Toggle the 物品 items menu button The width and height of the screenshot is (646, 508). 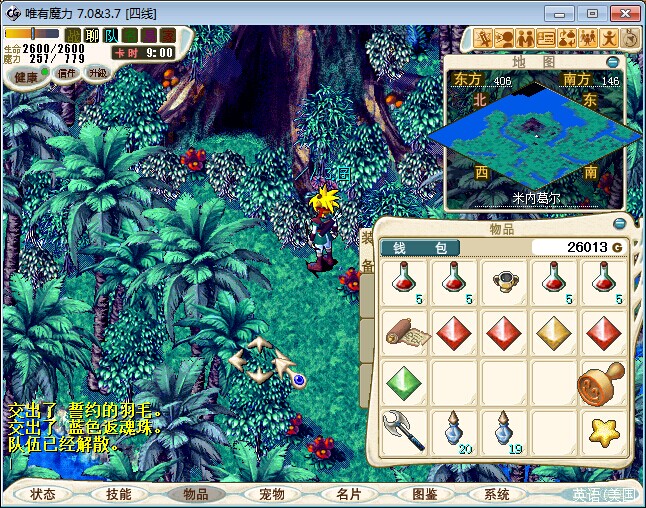[x=196, y=494]
